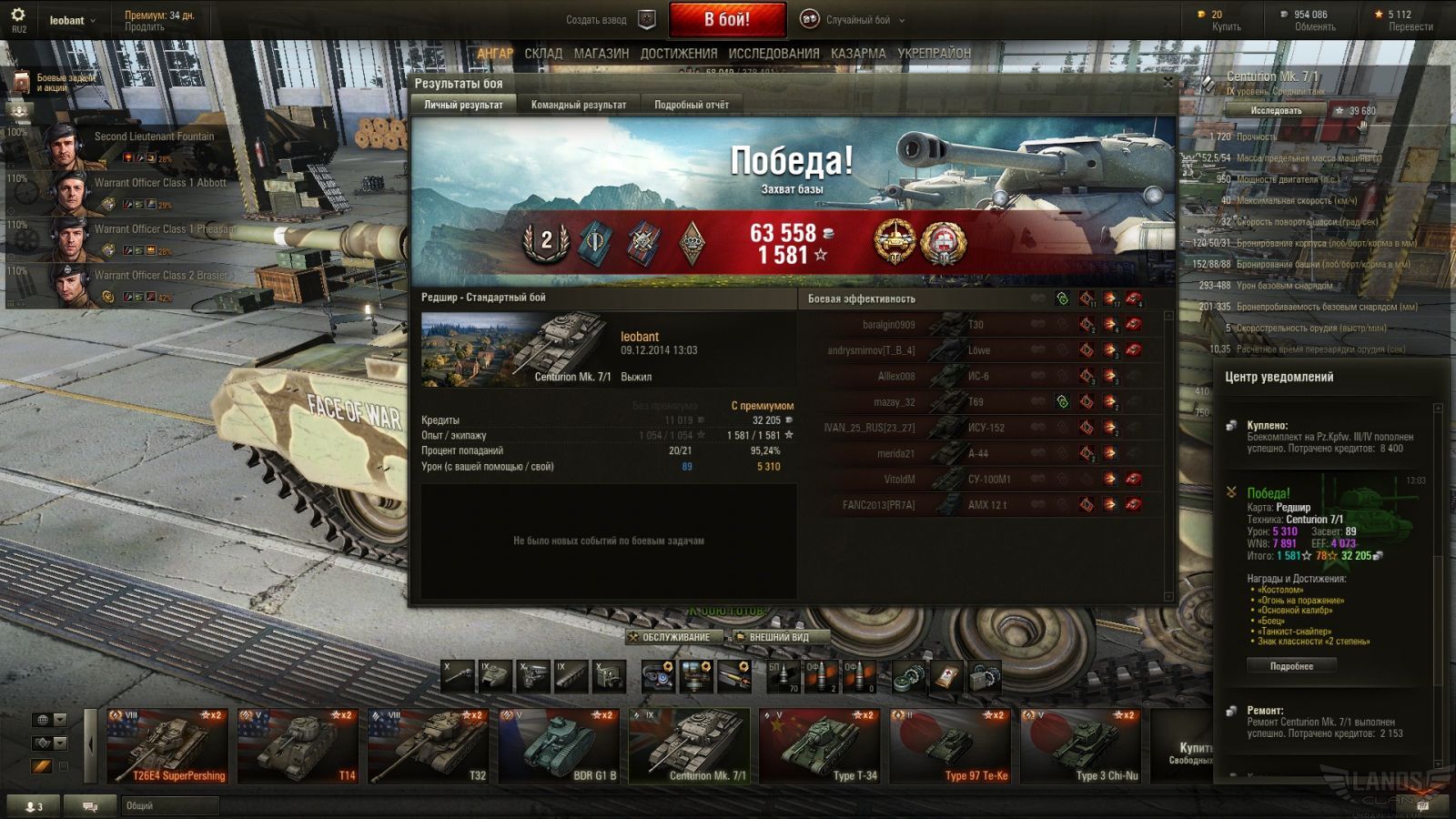The height and width of the screenshot is (819, 1456).
Task: Open the КАЗАРМА barracks
Action: [858, 54]
